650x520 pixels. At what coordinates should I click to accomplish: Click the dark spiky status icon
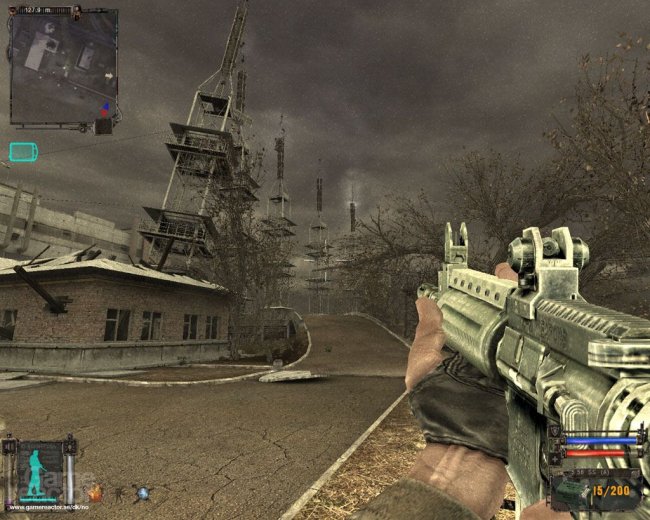119,493
